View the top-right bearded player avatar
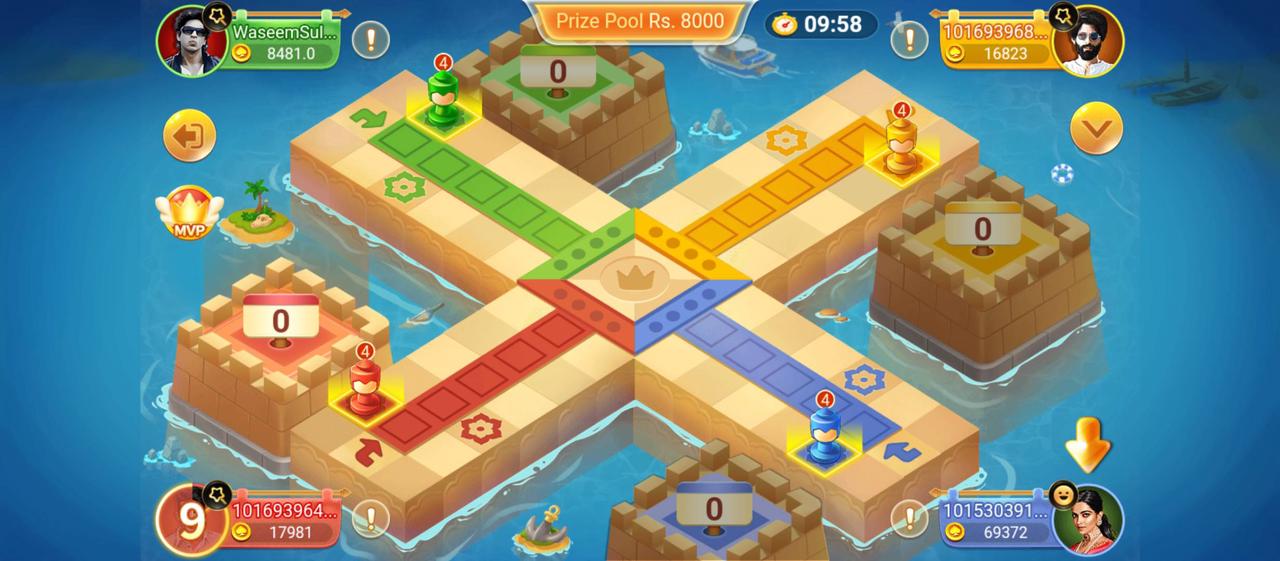The width and height of the screenshot is (1280, 561). point(1091,41)
